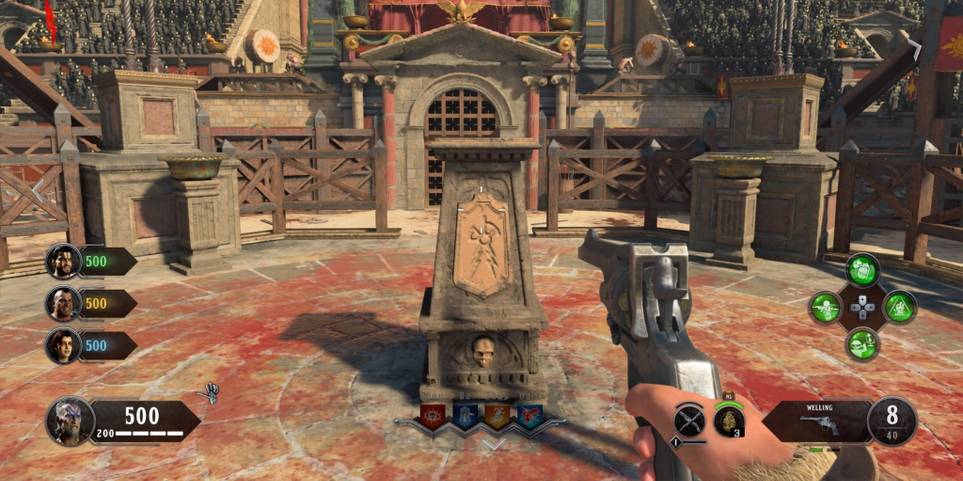Click the orange perk shield

coord(497,416)
